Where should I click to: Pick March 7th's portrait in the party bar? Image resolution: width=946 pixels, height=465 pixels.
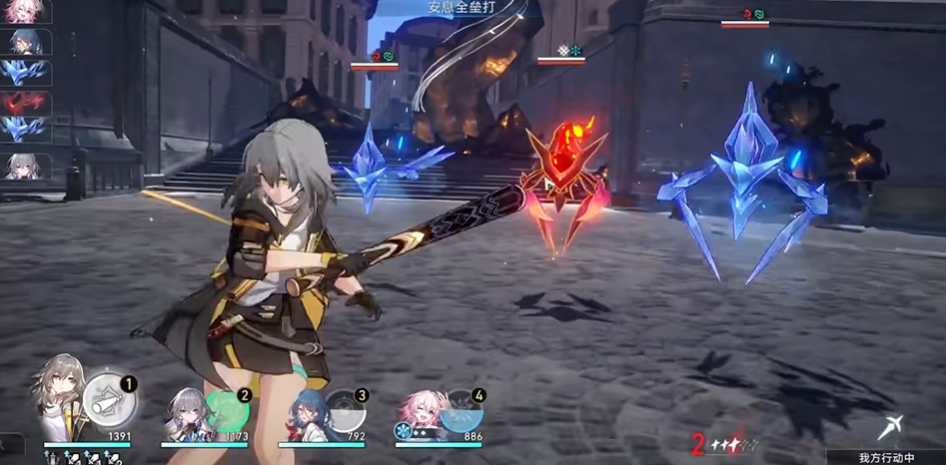pos(421,412)
